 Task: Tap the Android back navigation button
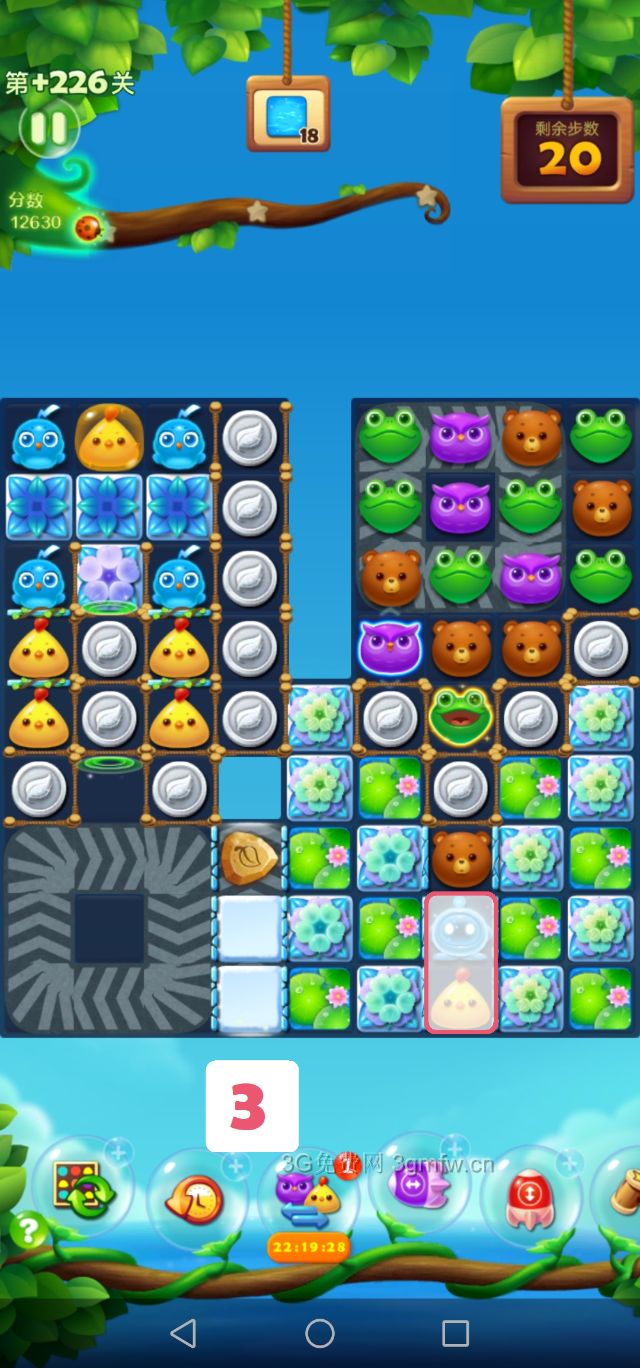click(183, 1333)
